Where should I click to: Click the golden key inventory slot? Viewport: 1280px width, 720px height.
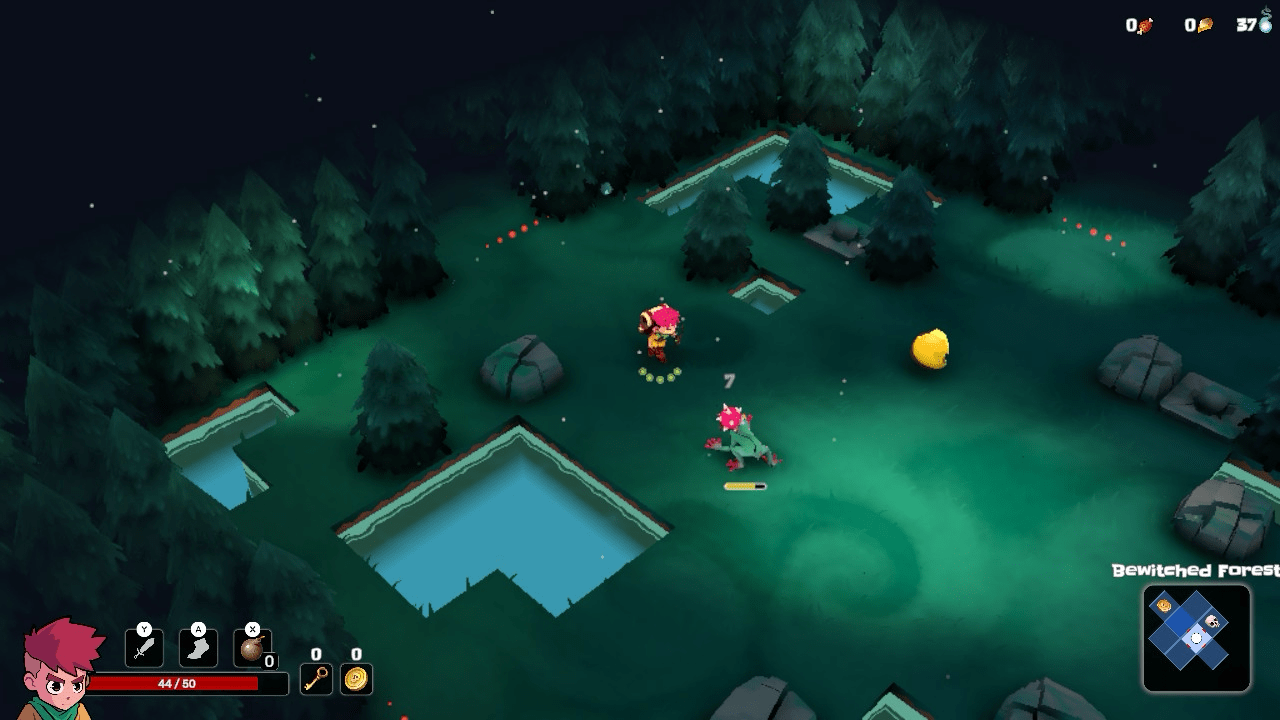coord(316,678)
